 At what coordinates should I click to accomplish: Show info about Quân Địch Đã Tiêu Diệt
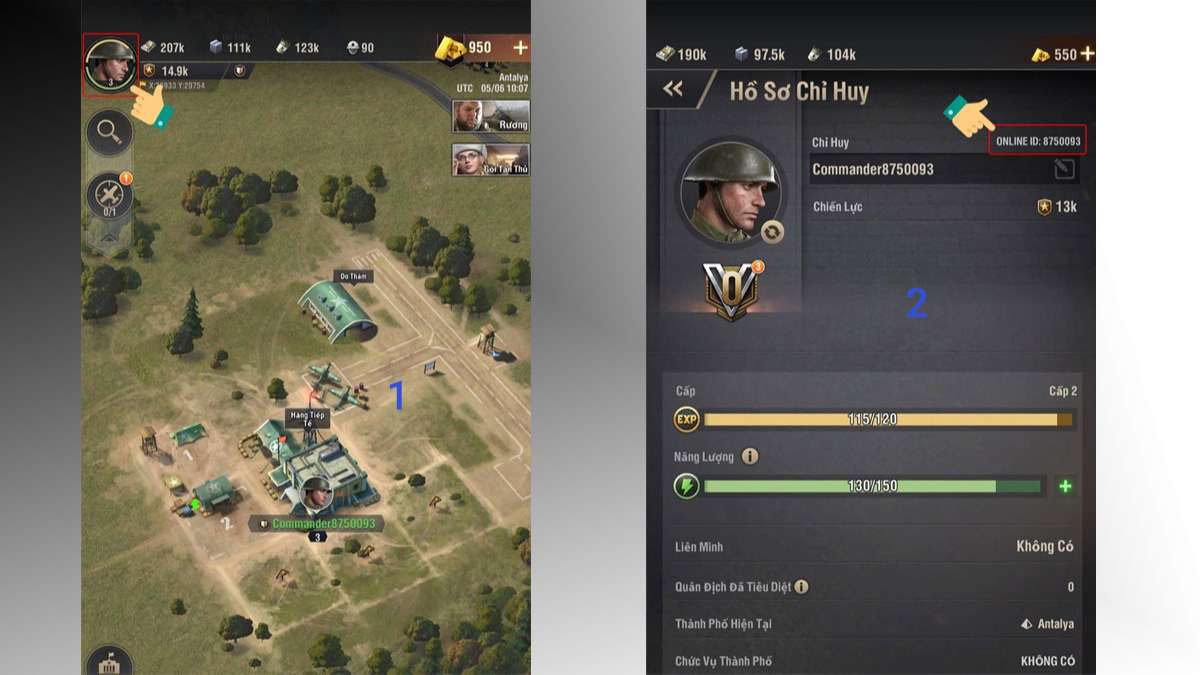pos(801,587)
